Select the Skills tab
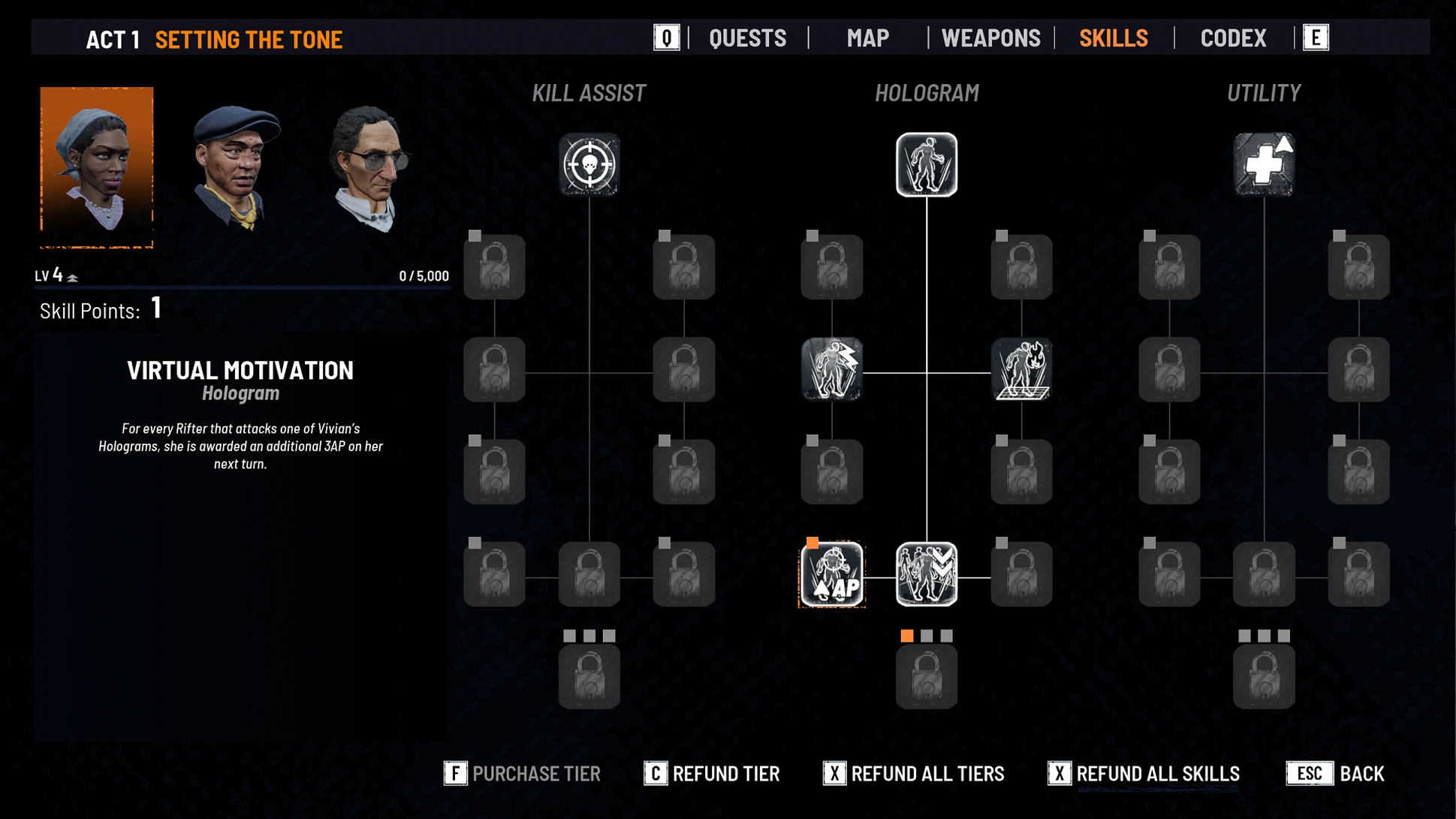The image size is (1456, 819). [x=1113, y=38]
